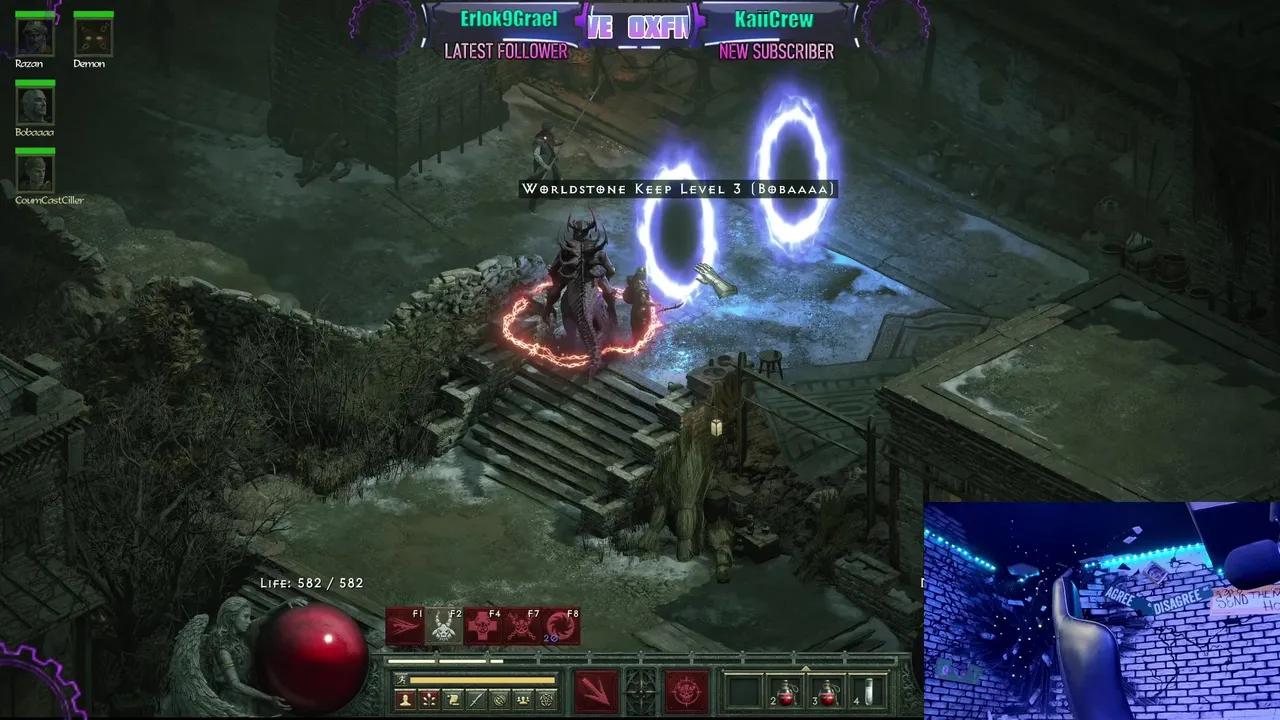
Task: Open the right-hand skill selector crosshair
Action: 686,690
